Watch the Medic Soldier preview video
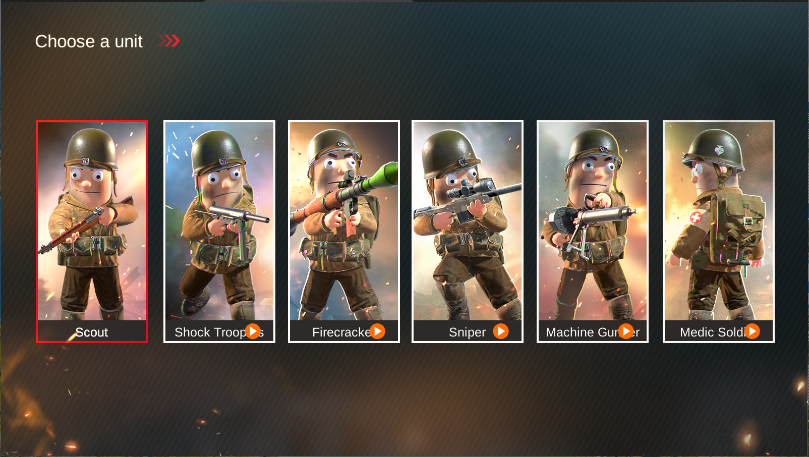809x457 pixels. pos(752,331)
